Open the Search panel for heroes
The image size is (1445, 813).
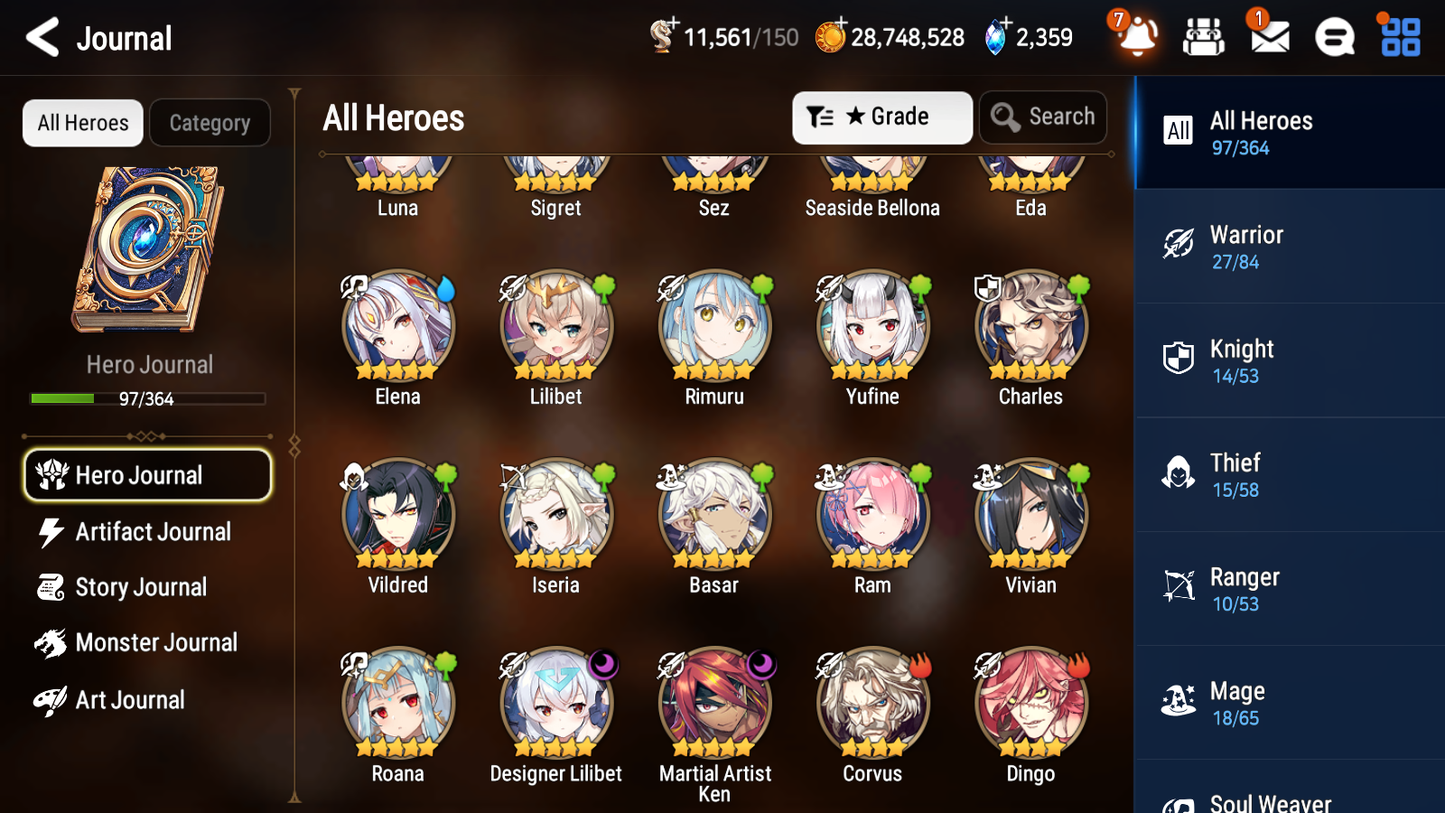click(x=1043, y=117)
